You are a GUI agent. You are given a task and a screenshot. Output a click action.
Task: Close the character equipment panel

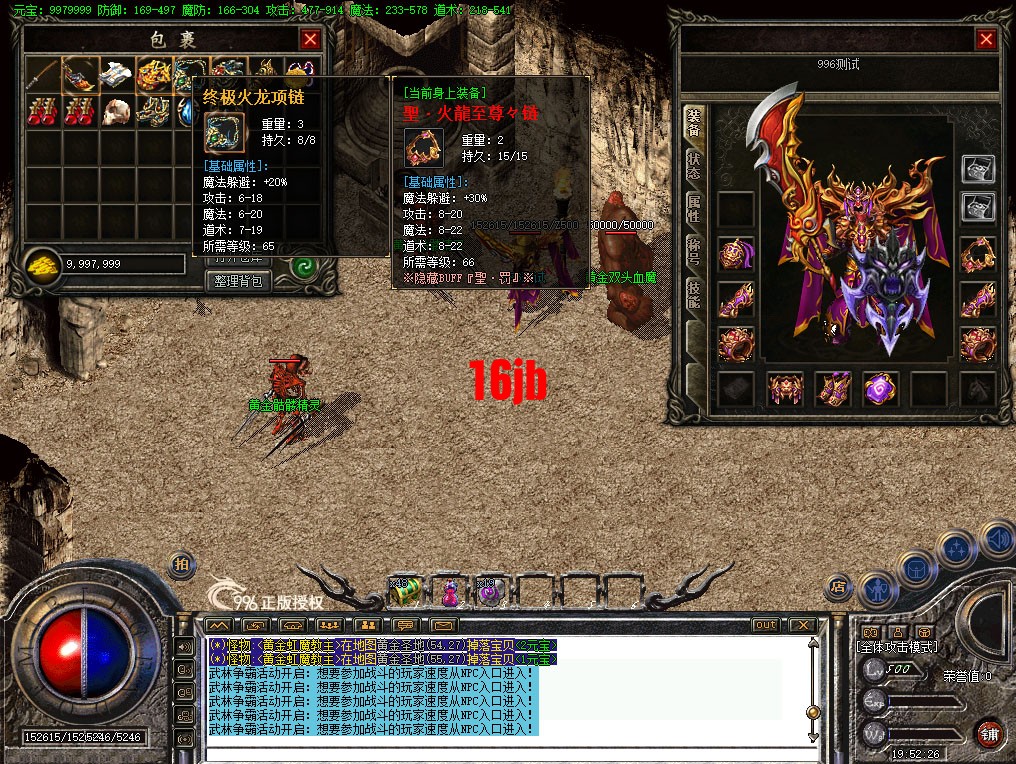(986, 39)
